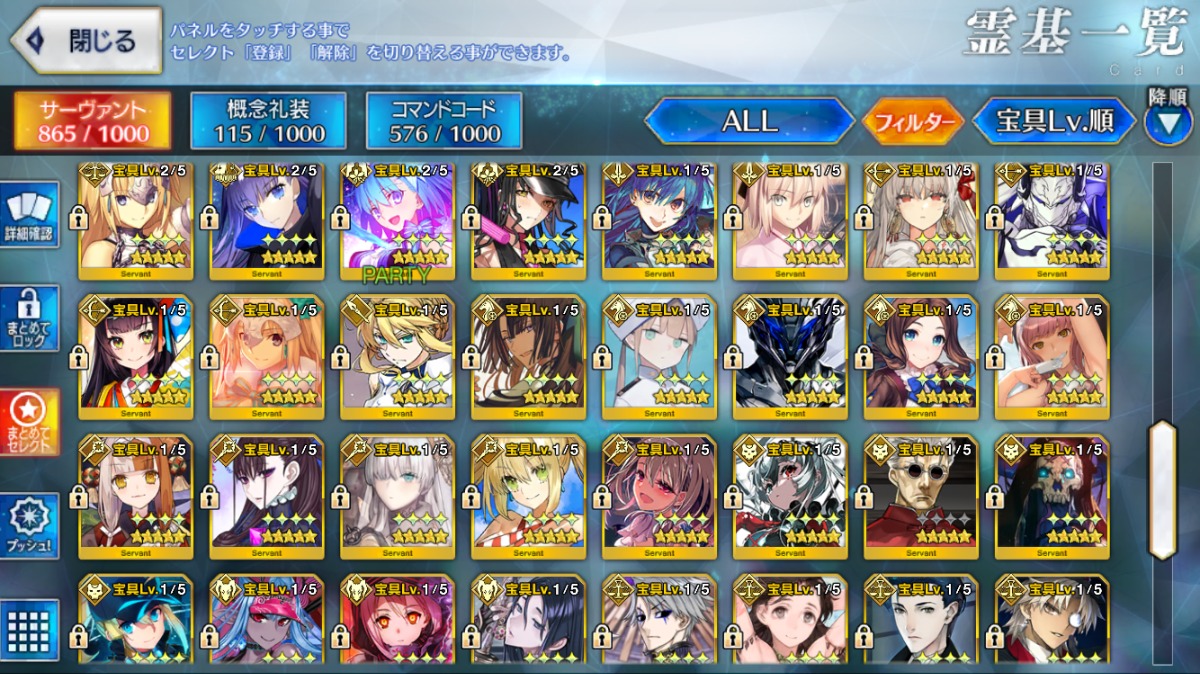
Task: Select the servant card marked PARTY
Action: [397, 220]
